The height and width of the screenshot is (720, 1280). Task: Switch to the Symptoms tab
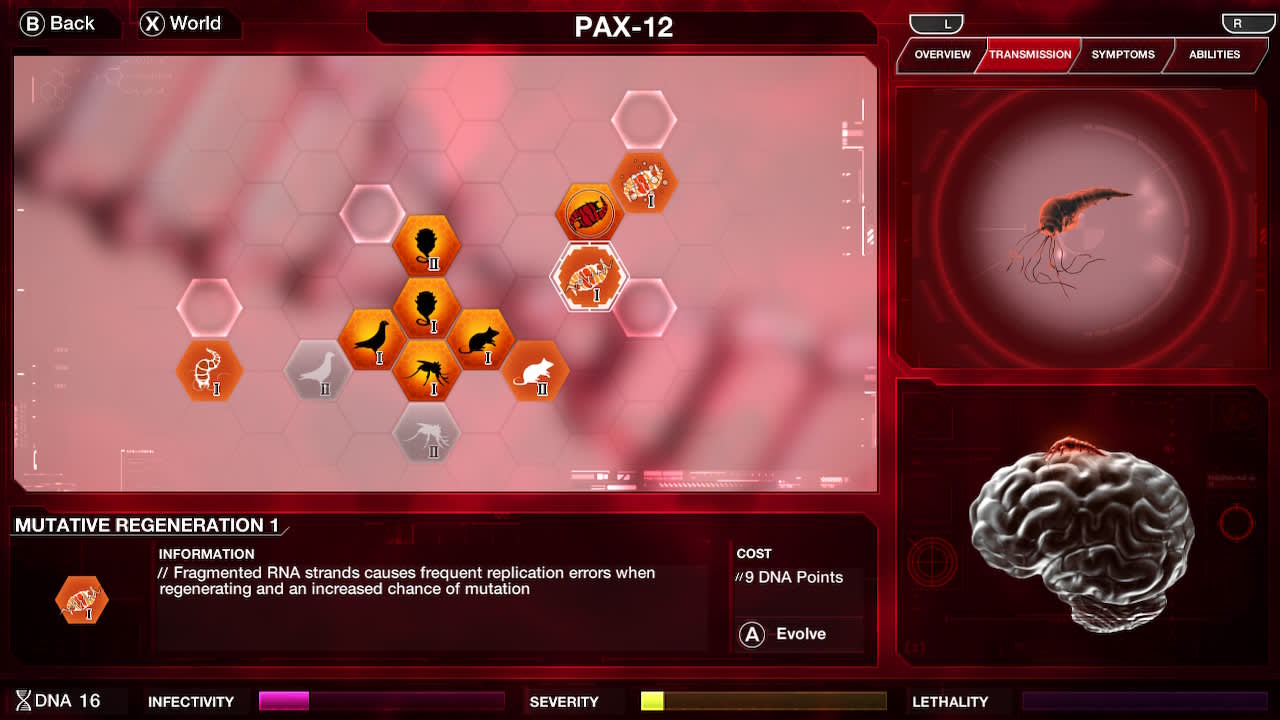coord(1122,55)
